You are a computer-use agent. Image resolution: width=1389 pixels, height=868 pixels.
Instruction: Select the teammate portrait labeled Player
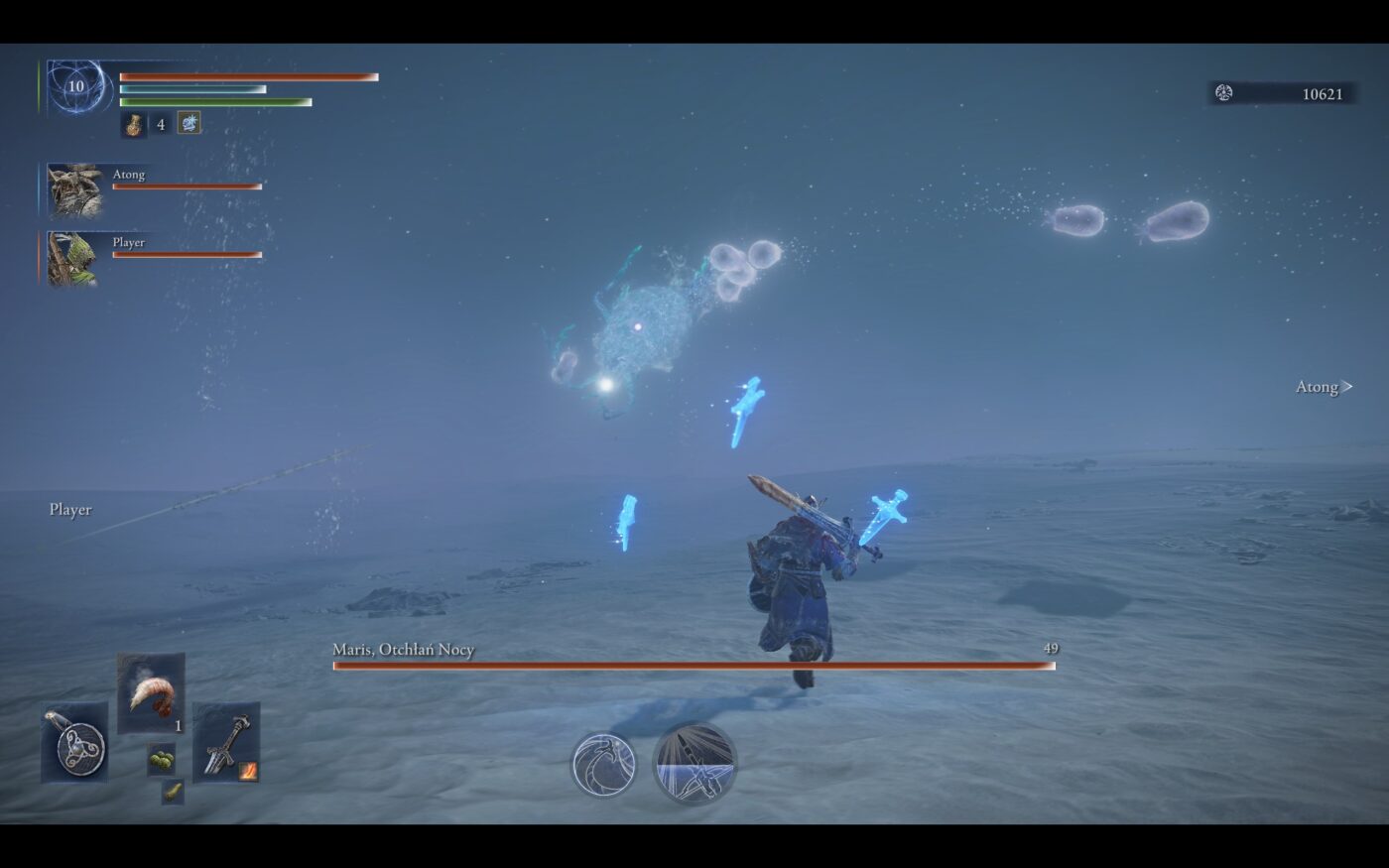pyautogui.click(x=74, y=259)
